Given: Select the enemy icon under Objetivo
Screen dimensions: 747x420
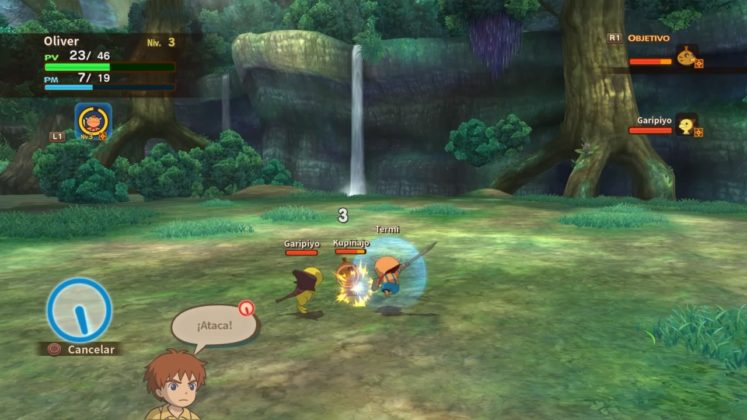Looking at the screenshot, I should click(x=686, y=58).
